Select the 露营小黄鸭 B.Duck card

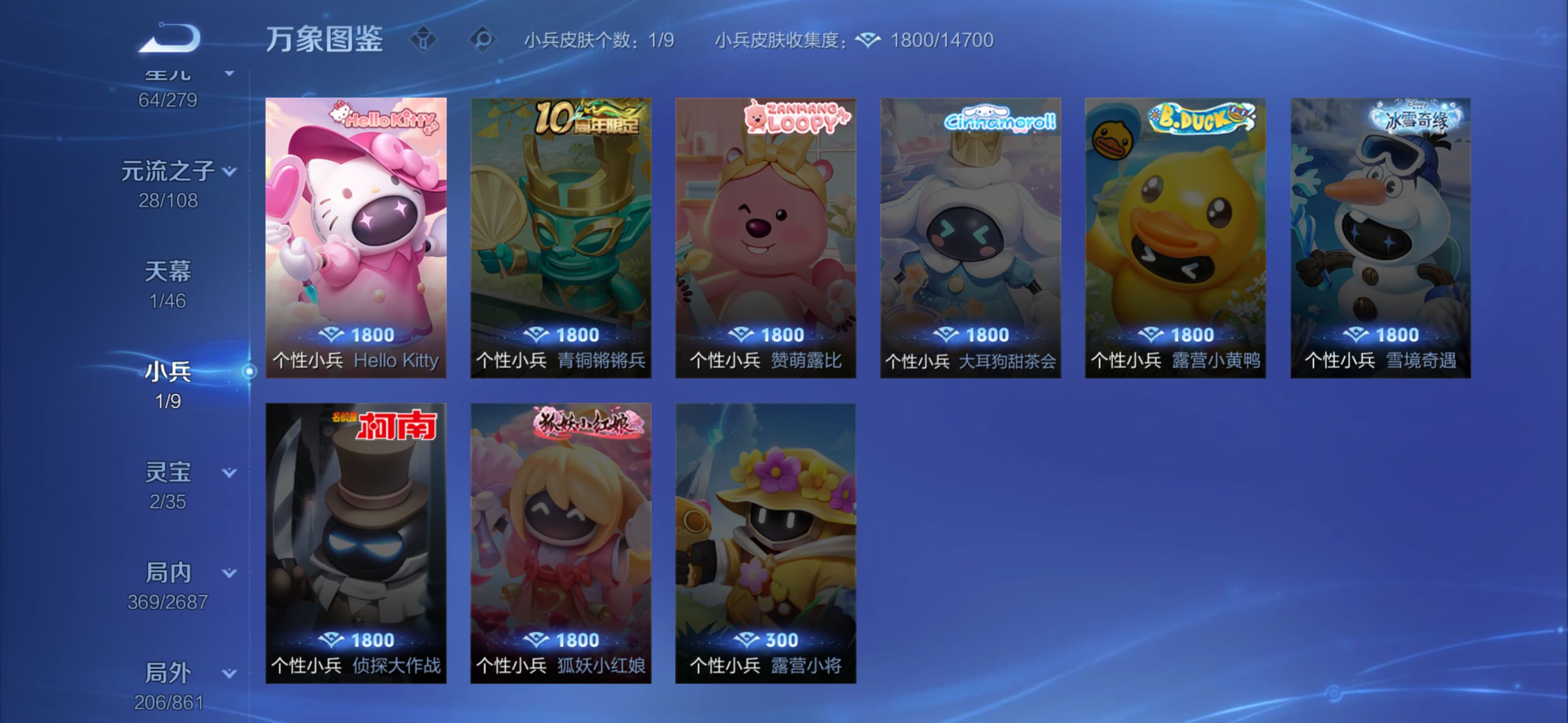(1175, 237)
